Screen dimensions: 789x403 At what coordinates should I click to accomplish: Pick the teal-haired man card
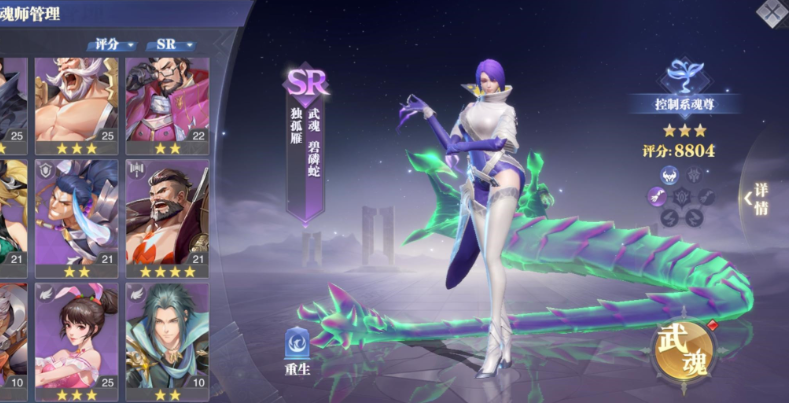(166, 335)
